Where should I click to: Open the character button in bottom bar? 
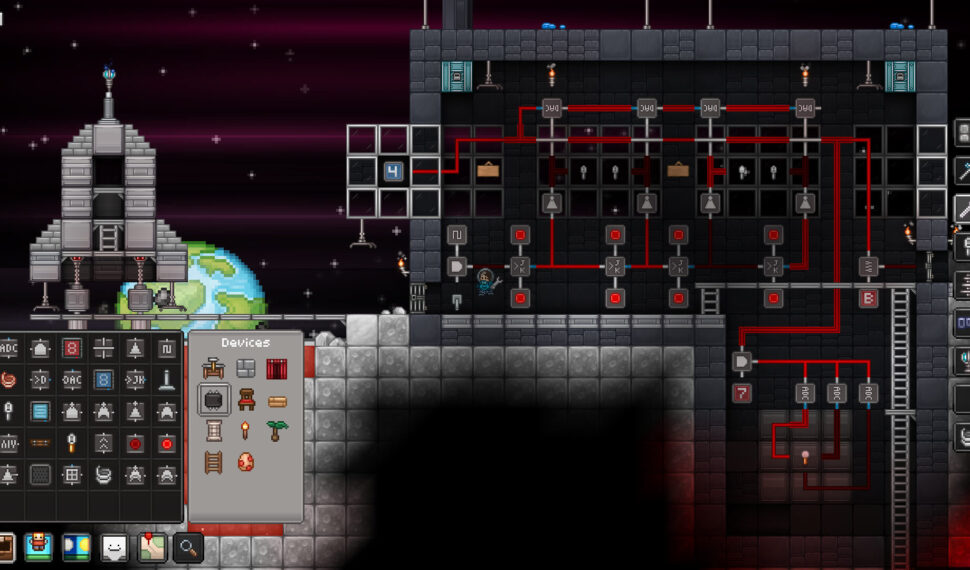[39, 547]
